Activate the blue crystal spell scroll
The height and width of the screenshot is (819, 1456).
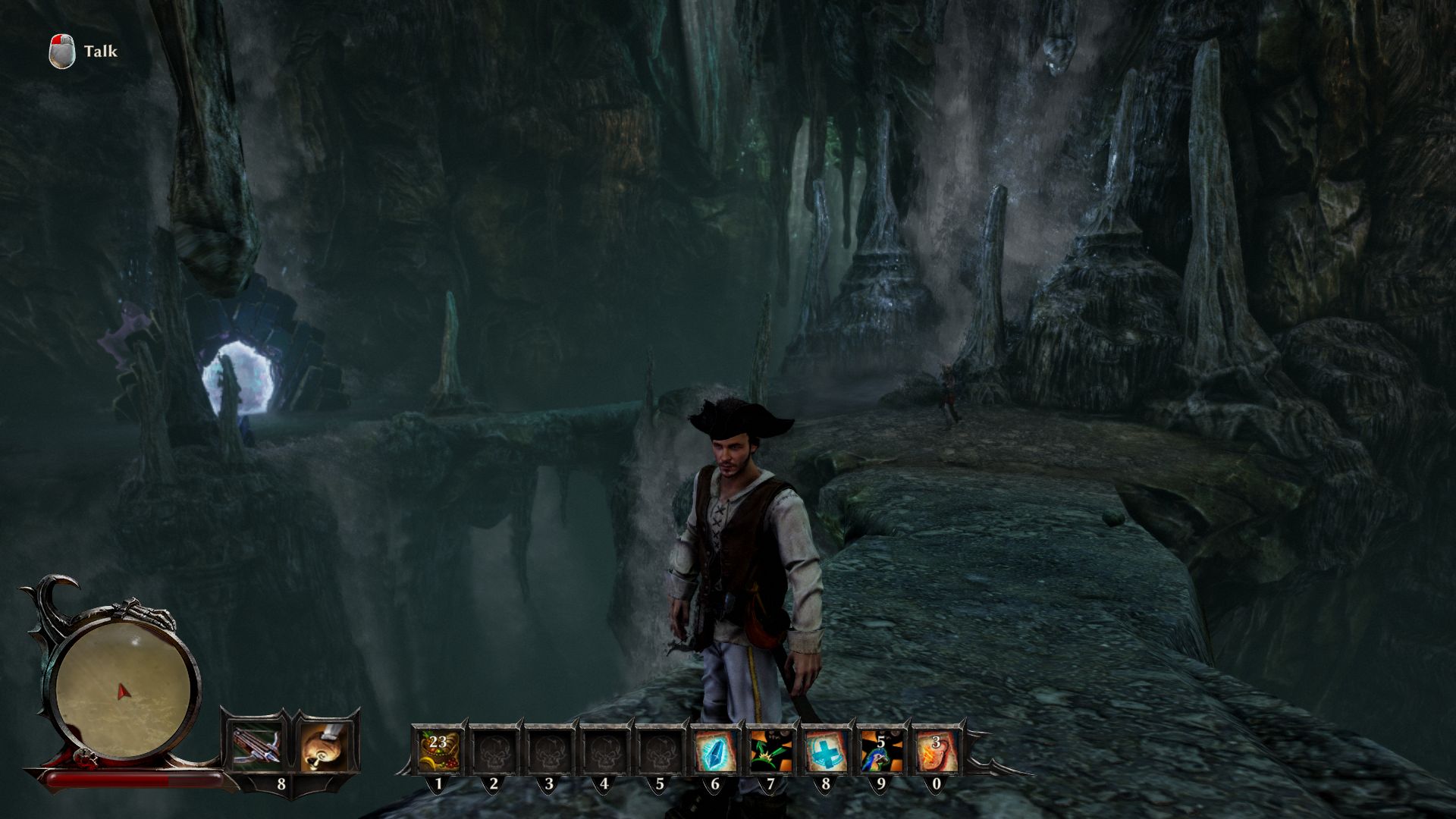[x=714, y=750]
